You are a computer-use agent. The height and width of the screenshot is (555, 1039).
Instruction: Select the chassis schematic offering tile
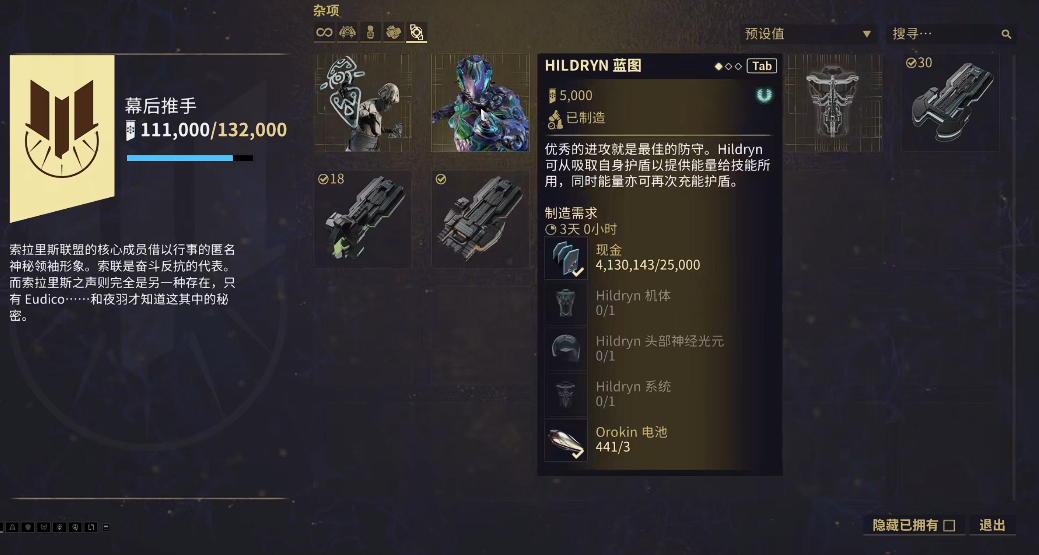click(x=832, y=103)
